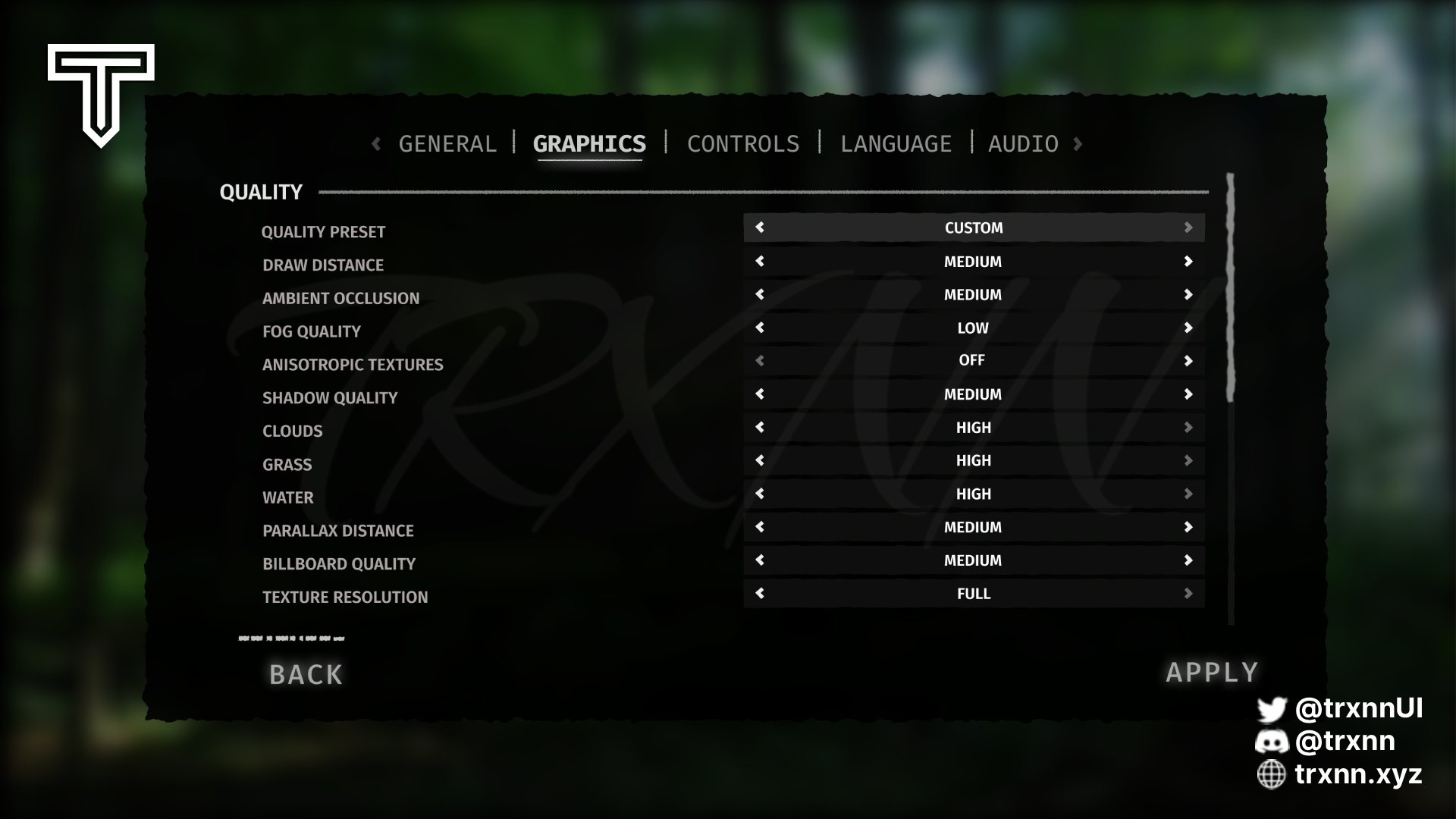Go back with the Back button
This screenshot has height=819, width=1456.
tap(306, 674)
